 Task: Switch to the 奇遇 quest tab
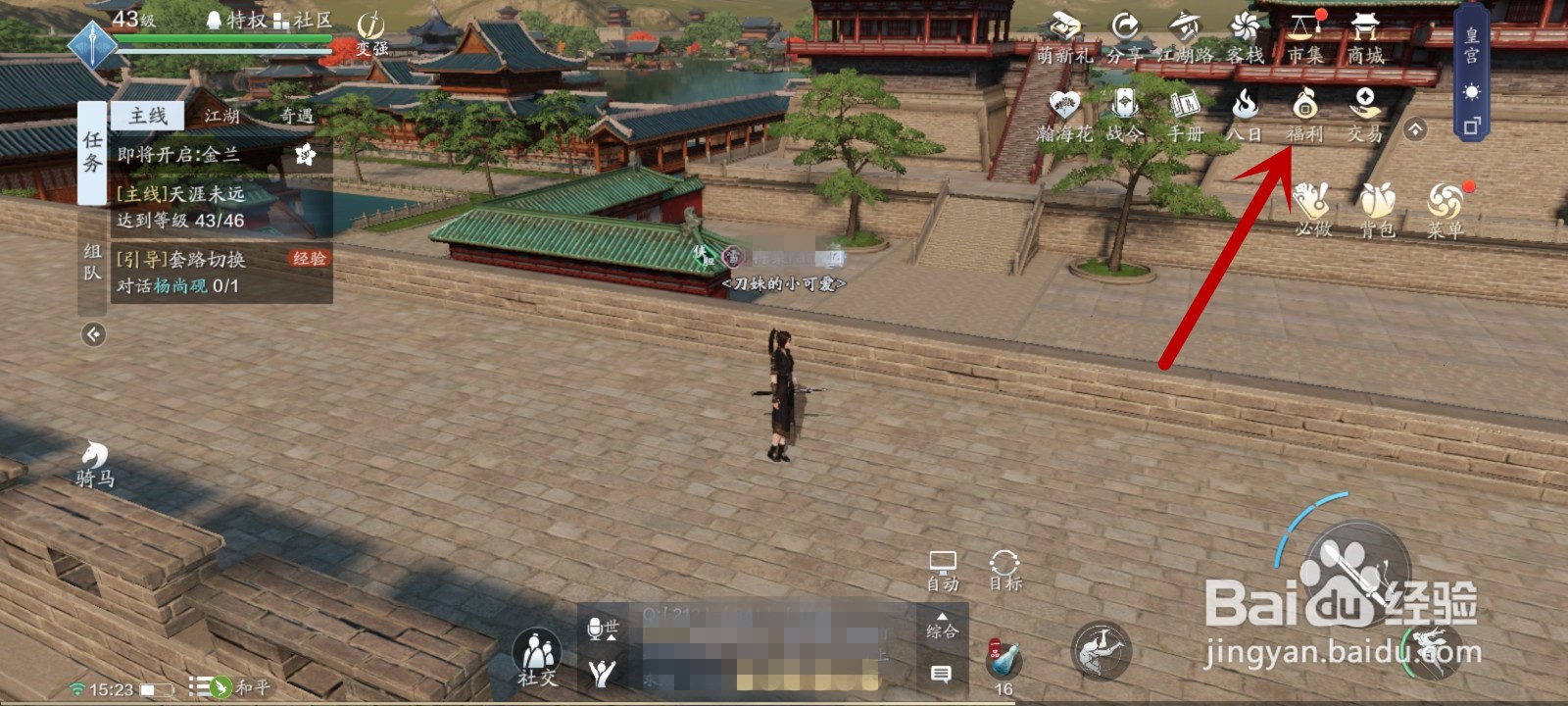click(x=297, y=115)
